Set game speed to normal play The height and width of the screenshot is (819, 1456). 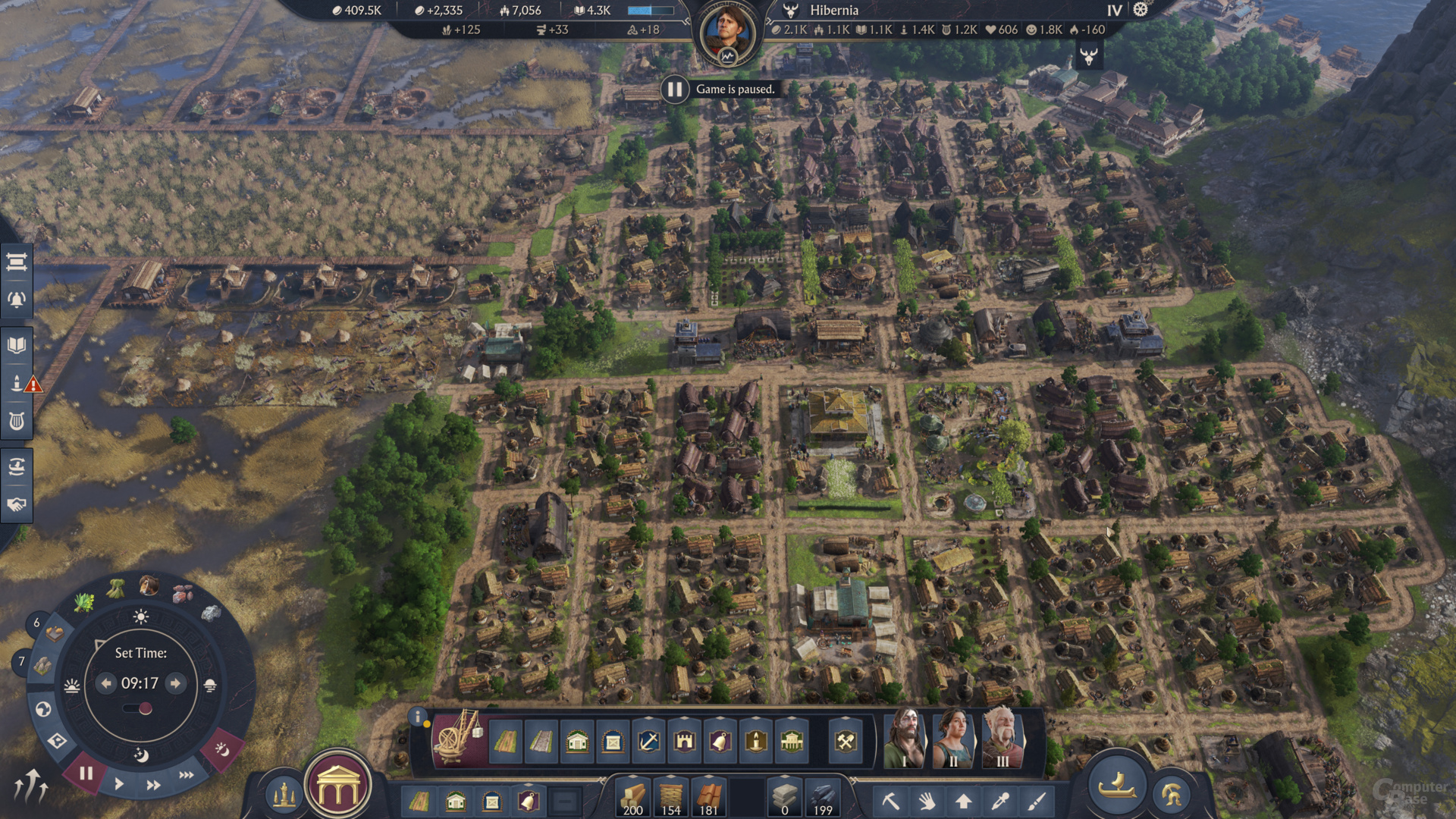pyautogui.click(x=119, y=784)
